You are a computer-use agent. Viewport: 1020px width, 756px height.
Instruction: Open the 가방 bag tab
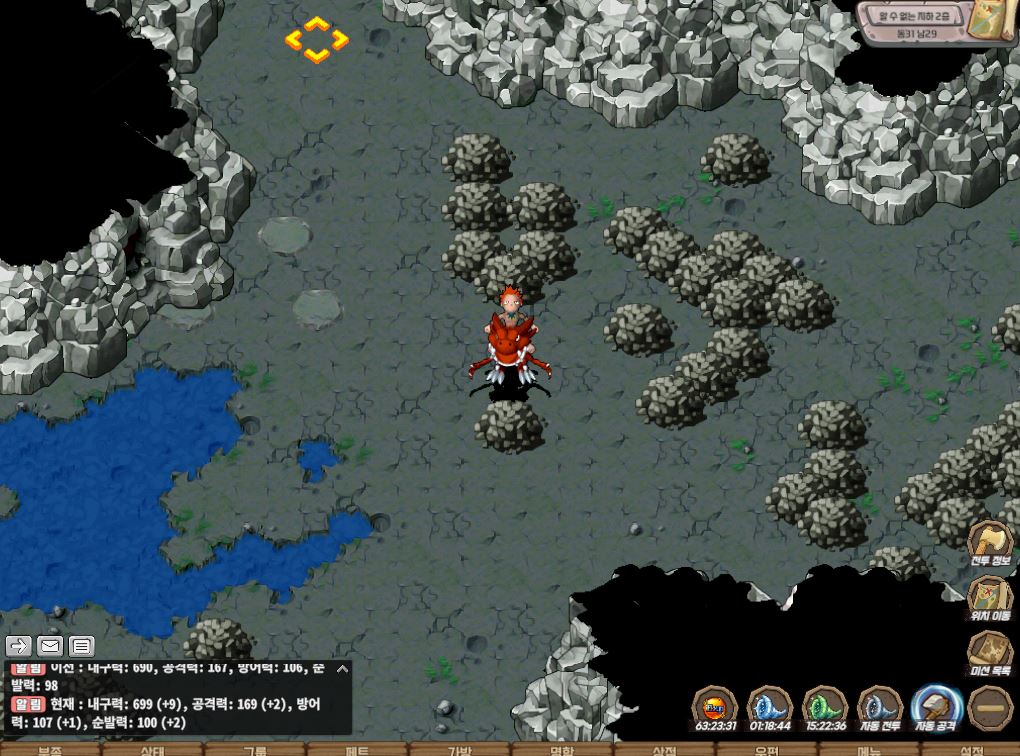[x=459, y=750]
